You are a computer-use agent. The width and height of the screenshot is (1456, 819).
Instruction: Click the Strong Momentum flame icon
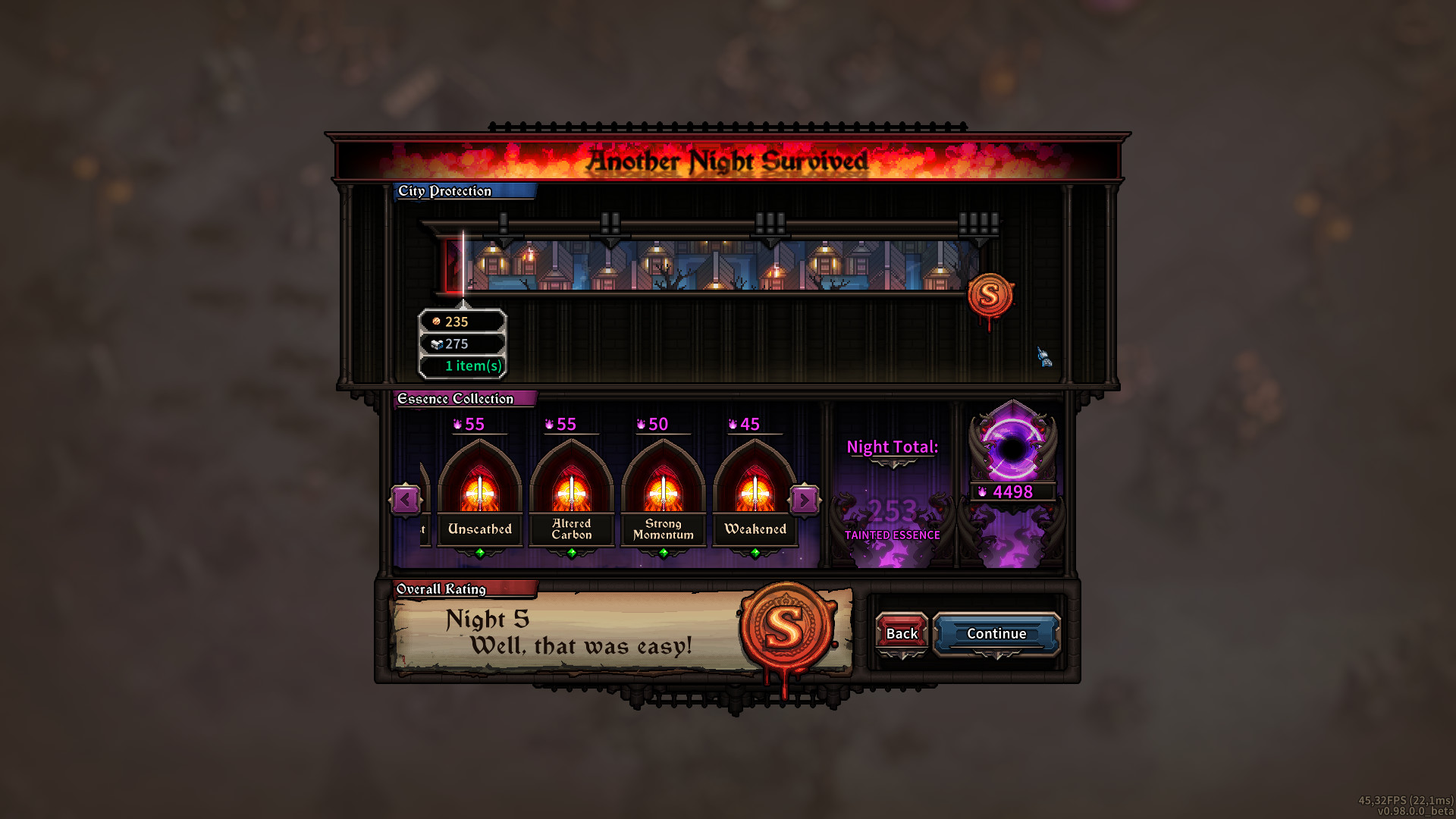coord(662,493)
